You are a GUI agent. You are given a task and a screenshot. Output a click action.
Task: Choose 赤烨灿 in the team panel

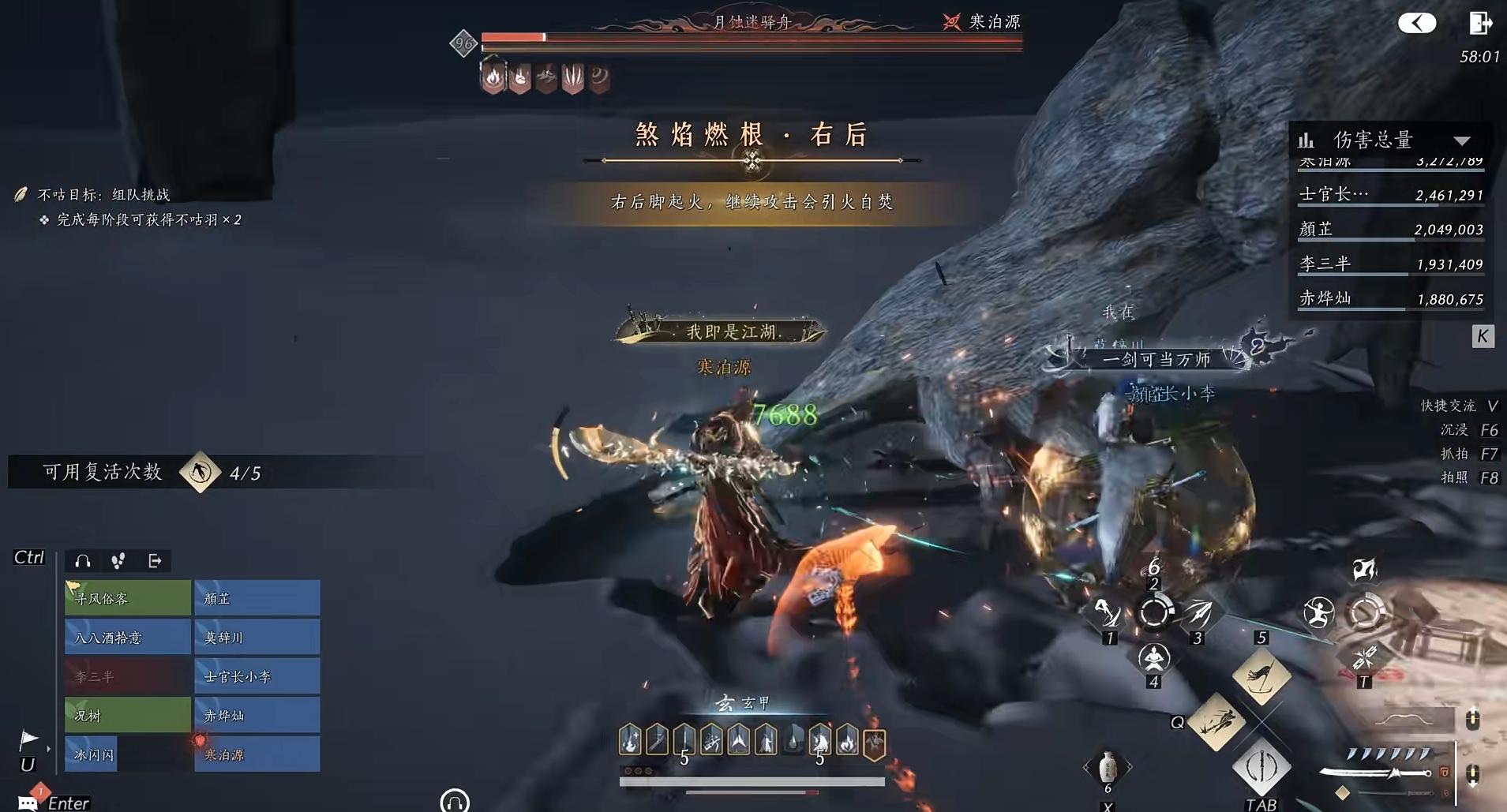point(257,715)
